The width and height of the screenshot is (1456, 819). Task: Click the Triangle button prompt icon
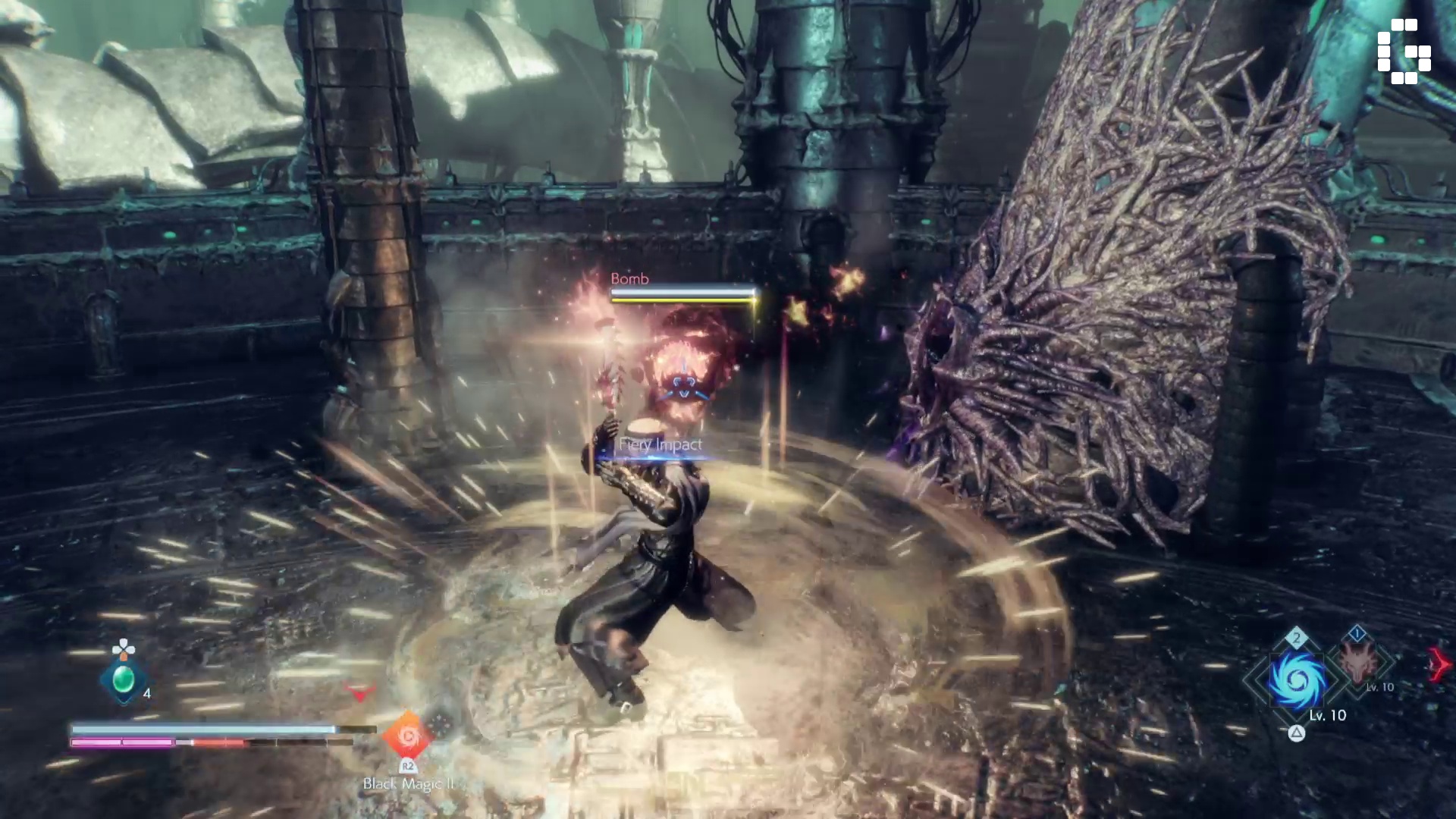pyautogui.click(x=1297, y=733)
